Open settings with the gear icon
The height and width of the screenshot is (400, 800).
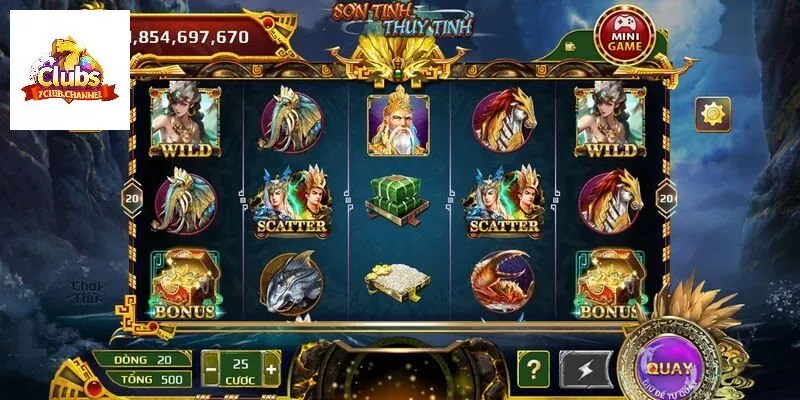click(x=713, y=114)
